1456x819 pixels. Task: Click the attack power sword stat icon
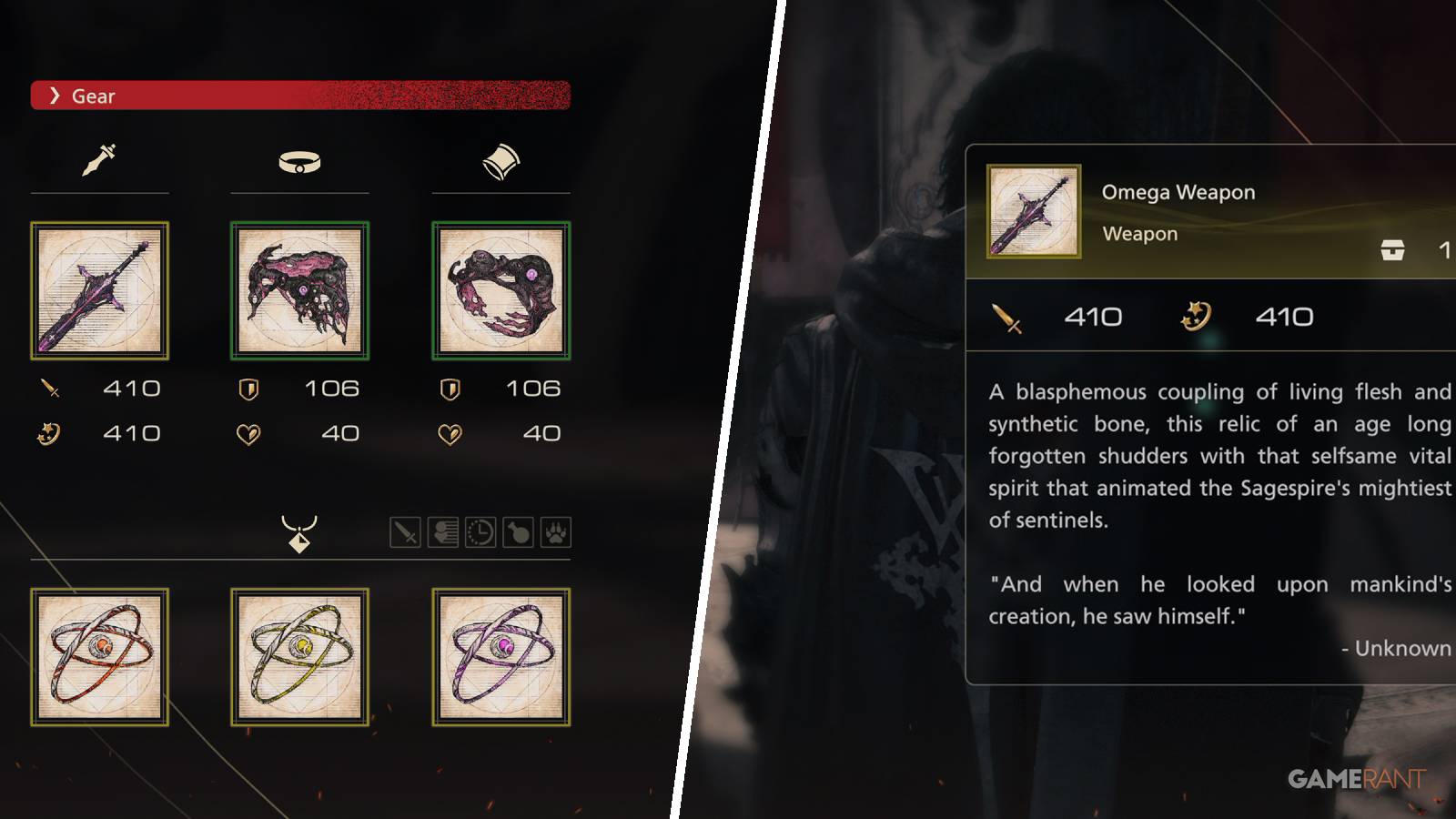pos(51,388)
